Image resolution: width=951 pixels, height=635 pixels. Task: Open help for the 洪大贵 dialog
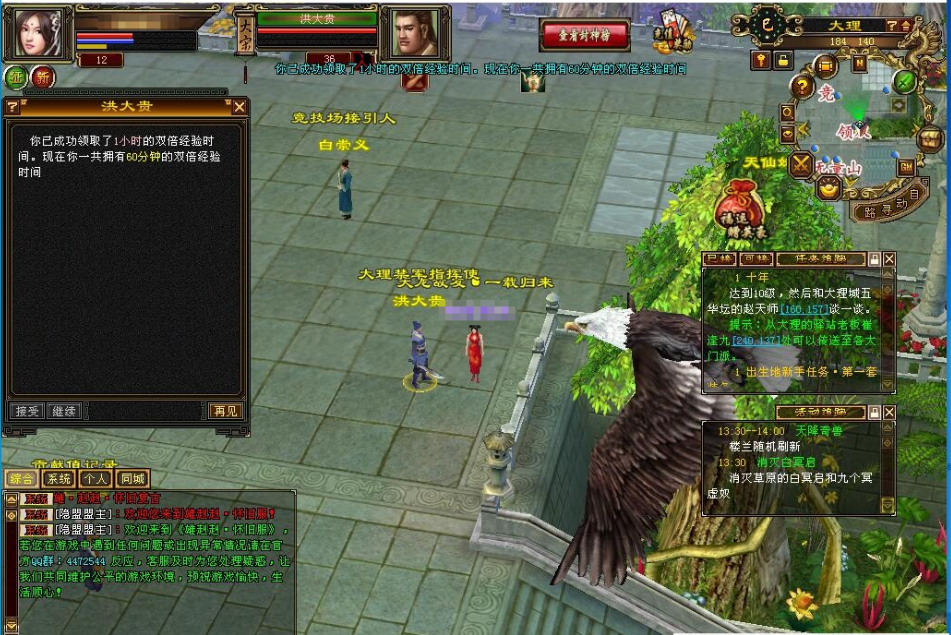click(x=12, y=106)
